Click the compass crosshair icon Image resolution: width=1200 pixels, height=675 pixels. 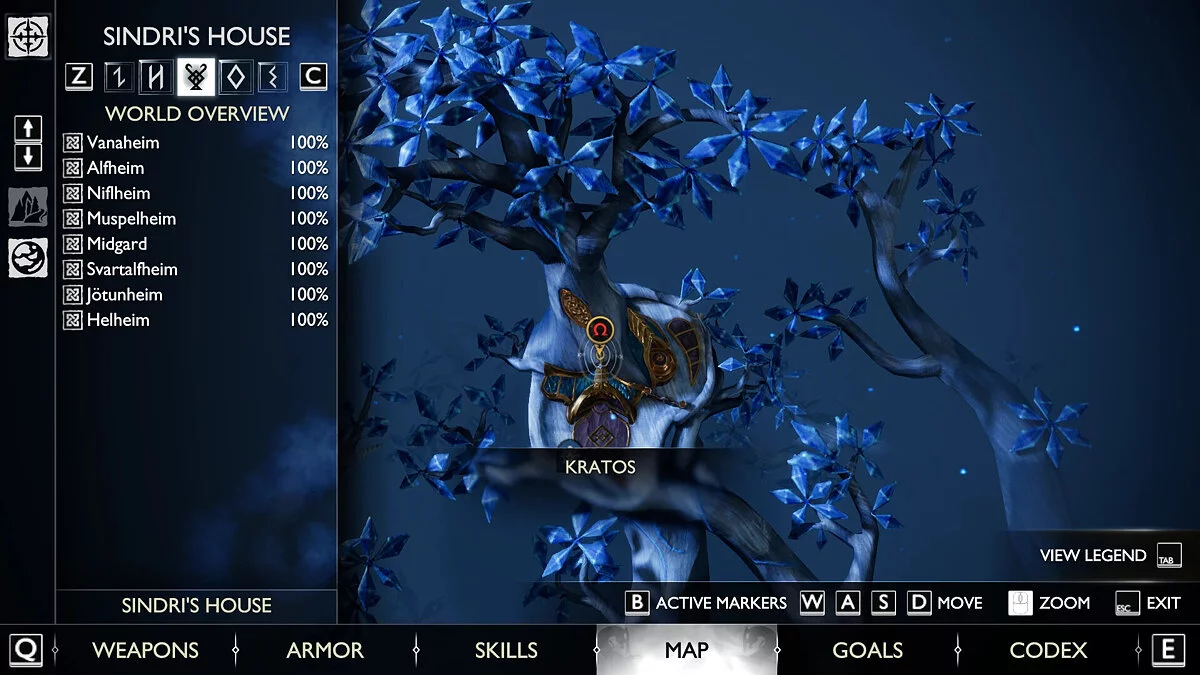pos(28,37)
